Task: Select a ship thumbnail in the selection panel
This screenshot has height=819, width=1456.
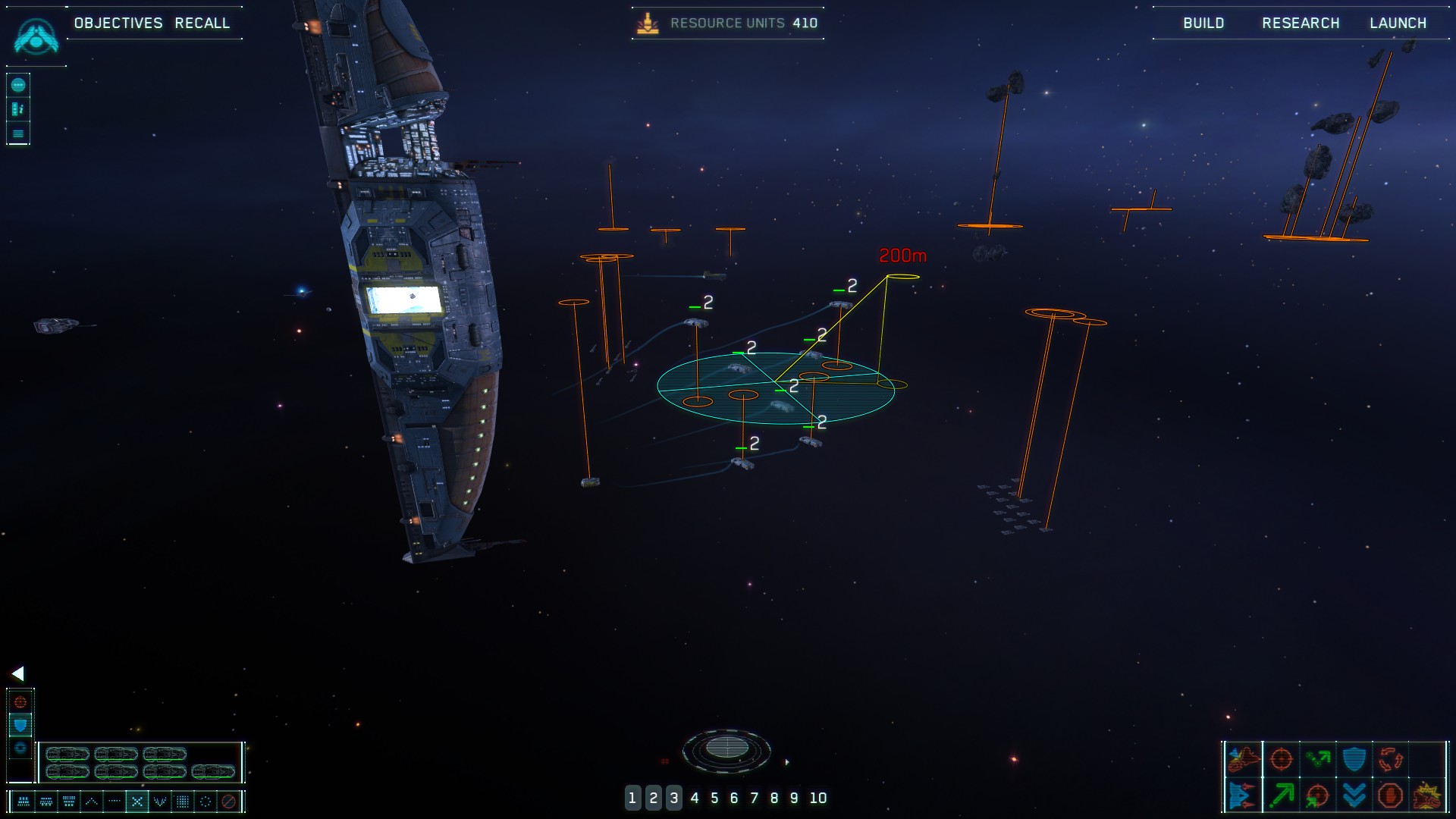Action: [x=68, y=755]
